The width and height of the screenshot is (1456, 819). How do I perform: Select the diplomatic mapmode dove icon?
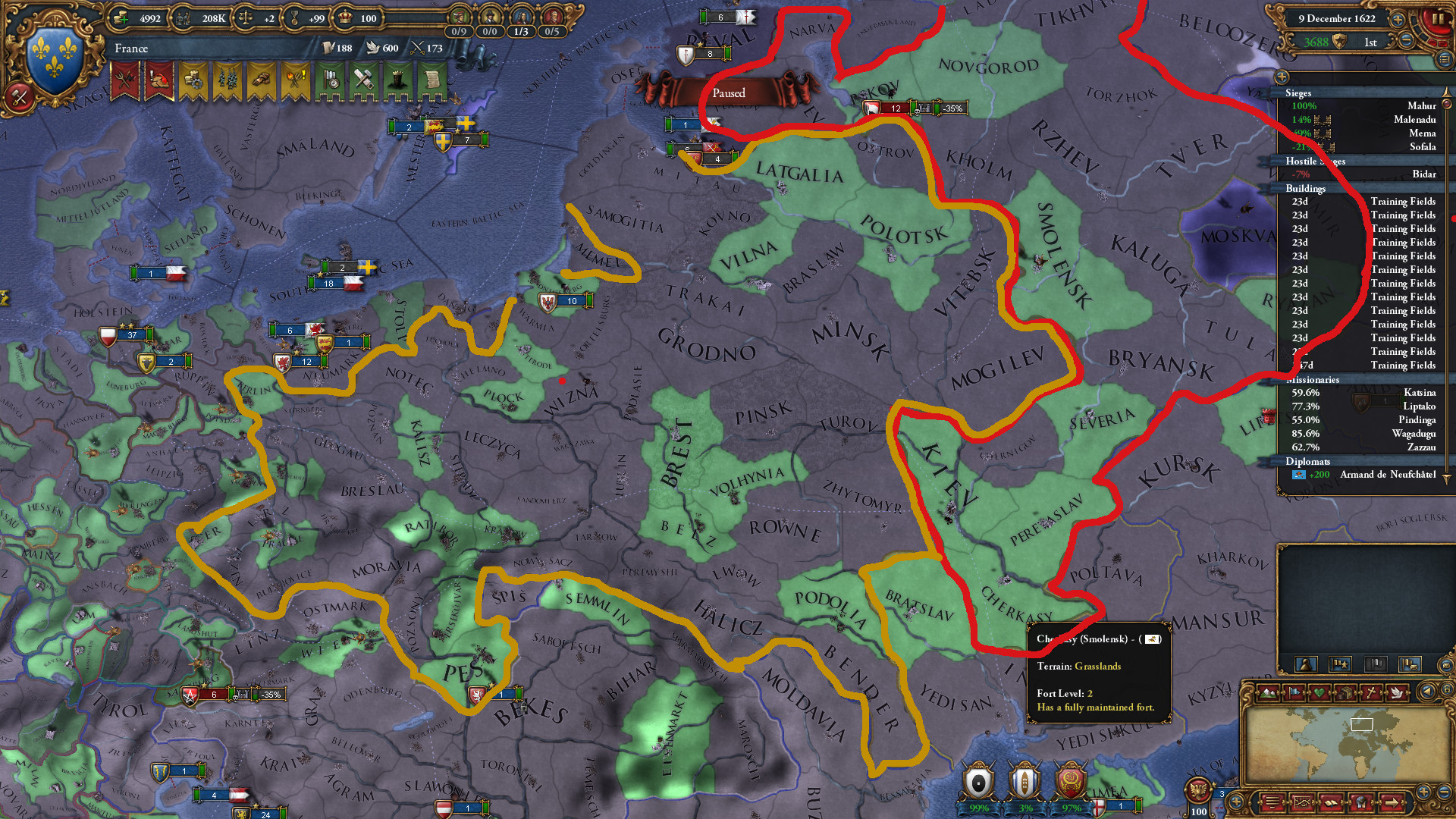point(1396,693)
